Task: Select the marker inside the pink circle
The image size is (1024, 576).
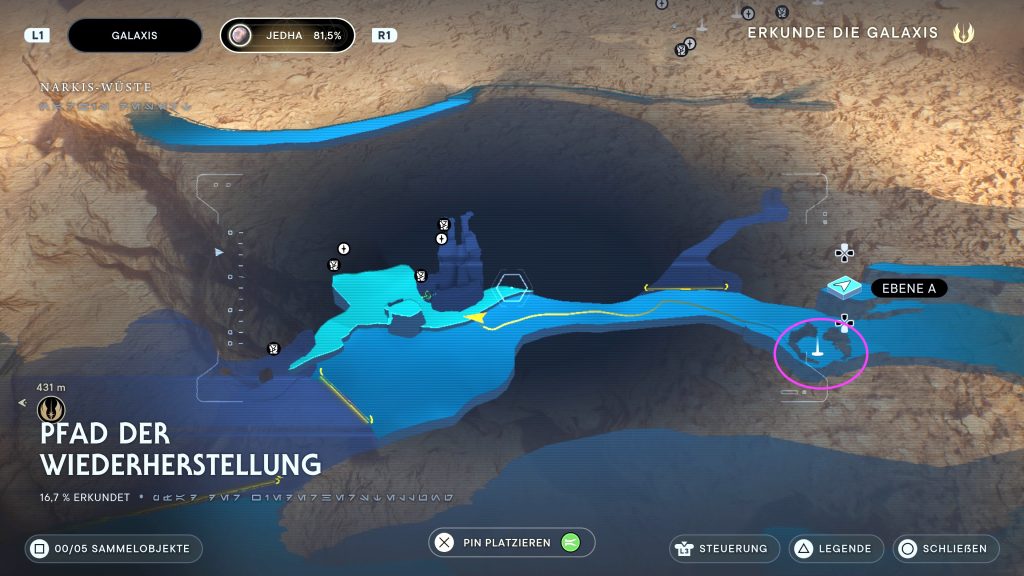Action: tap(818, 348)
